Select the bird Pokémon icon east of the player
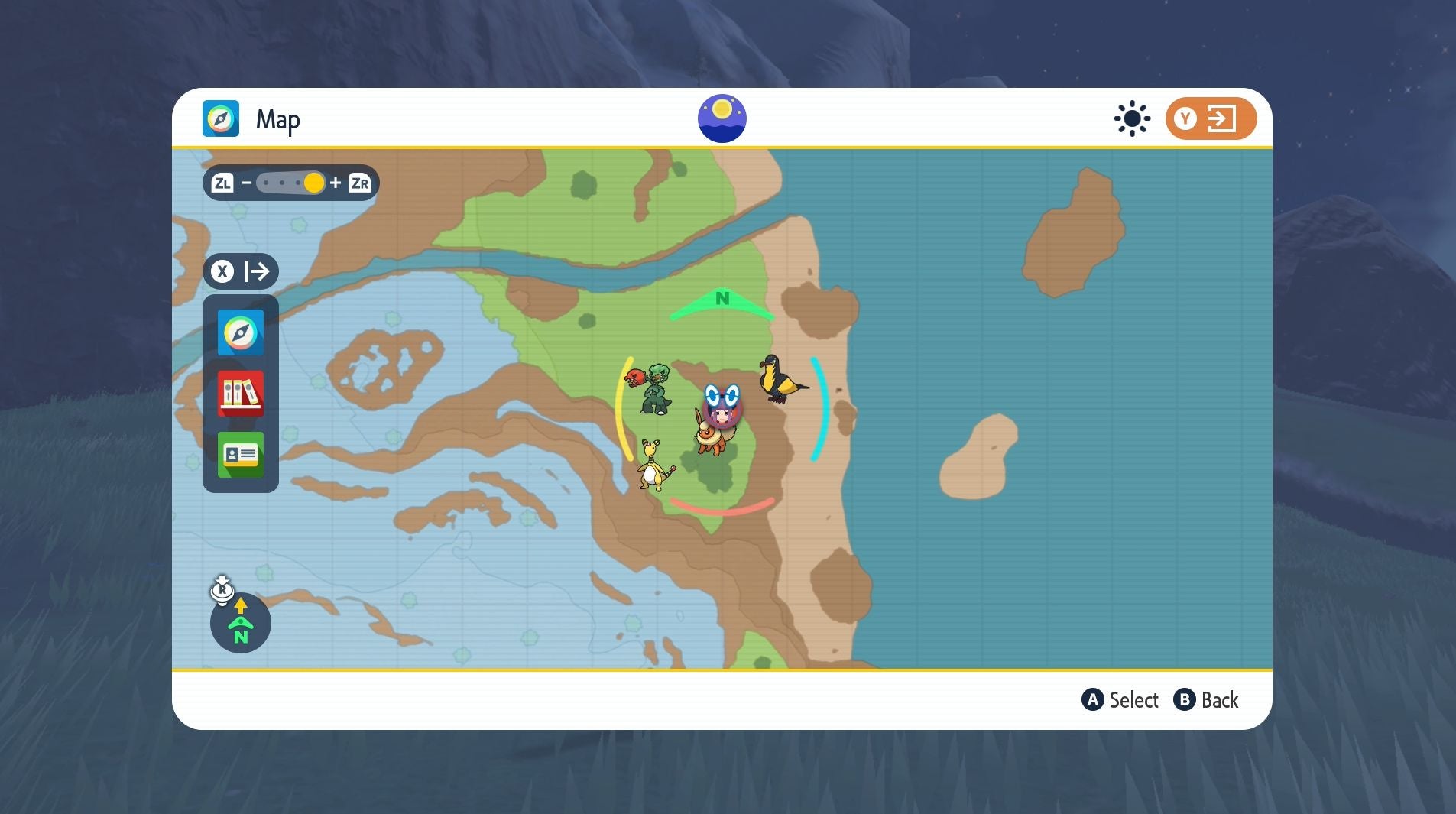Viewport: 1456px width, 814px height. (x=783, y=380)
